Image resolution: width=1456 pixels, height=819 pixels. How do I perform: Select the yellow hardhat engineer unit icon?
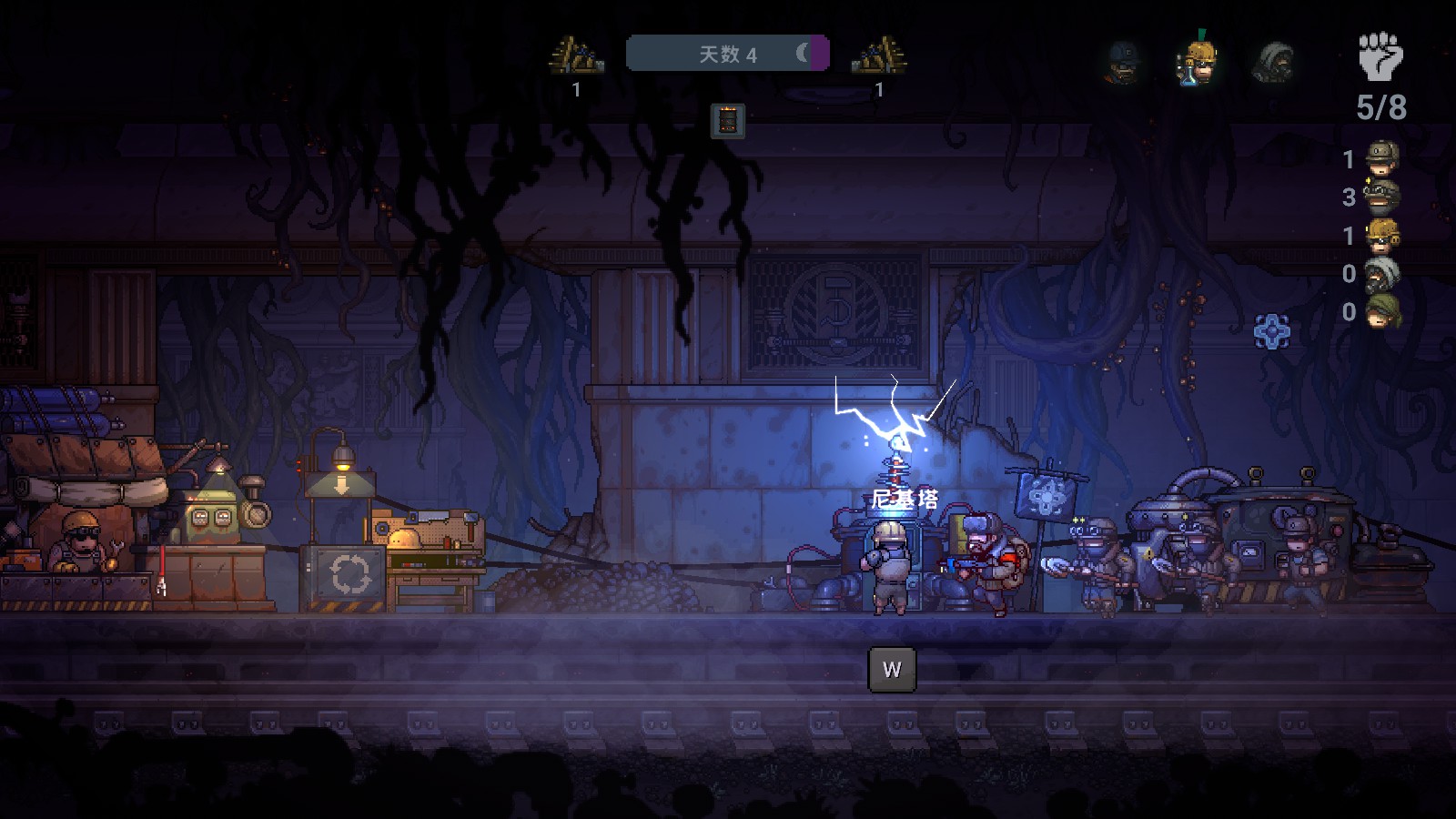1382,235
